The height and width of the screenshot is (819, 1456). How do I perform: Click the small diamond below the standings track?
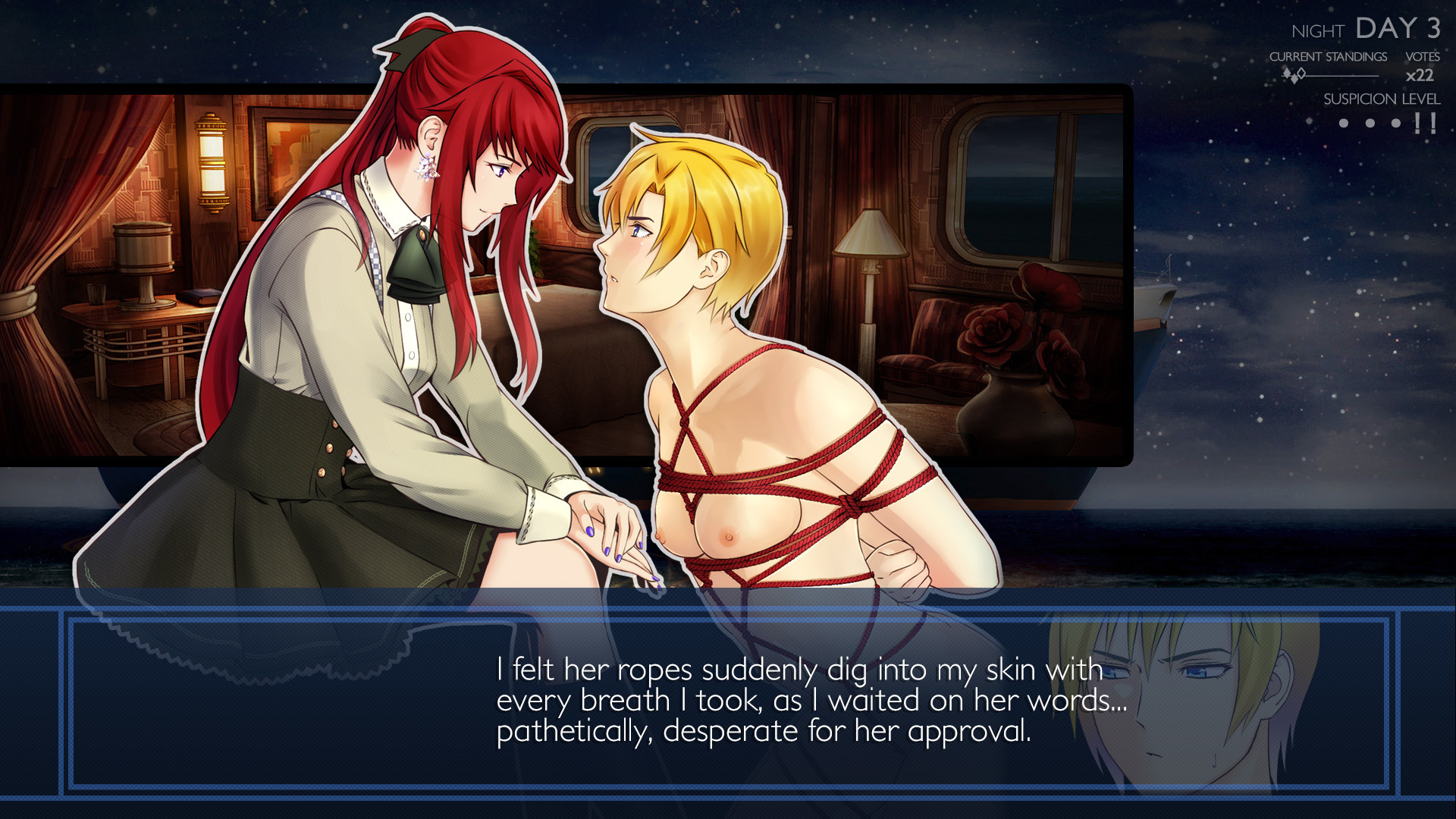click(1294, 80)
